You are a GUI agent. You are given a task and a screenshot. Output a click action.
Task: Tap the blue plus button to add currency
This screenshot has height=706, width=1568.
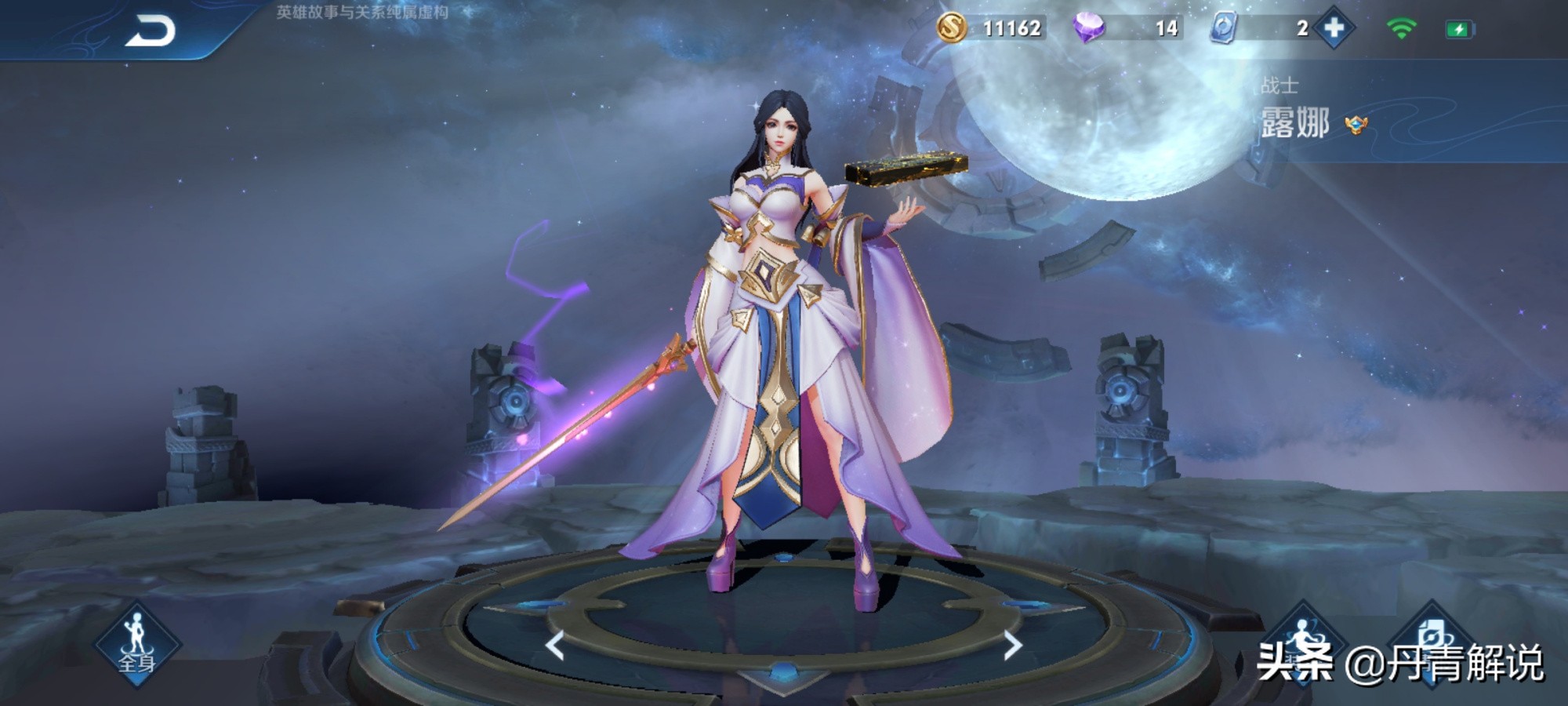click(1334, 28)
